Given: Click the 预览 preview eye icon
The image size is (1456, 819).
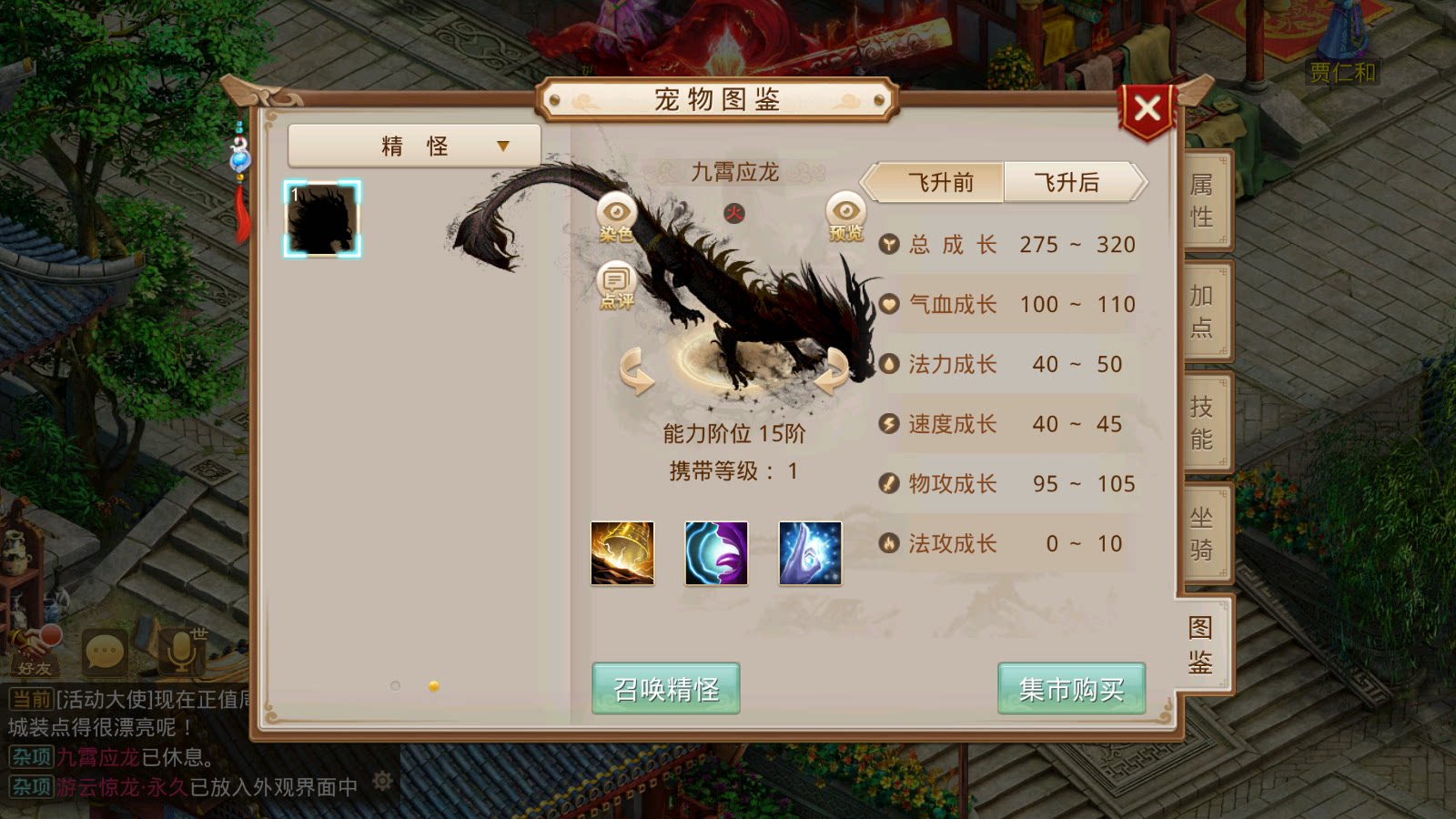Looking at the screenshot, I should tap(846, 209).
